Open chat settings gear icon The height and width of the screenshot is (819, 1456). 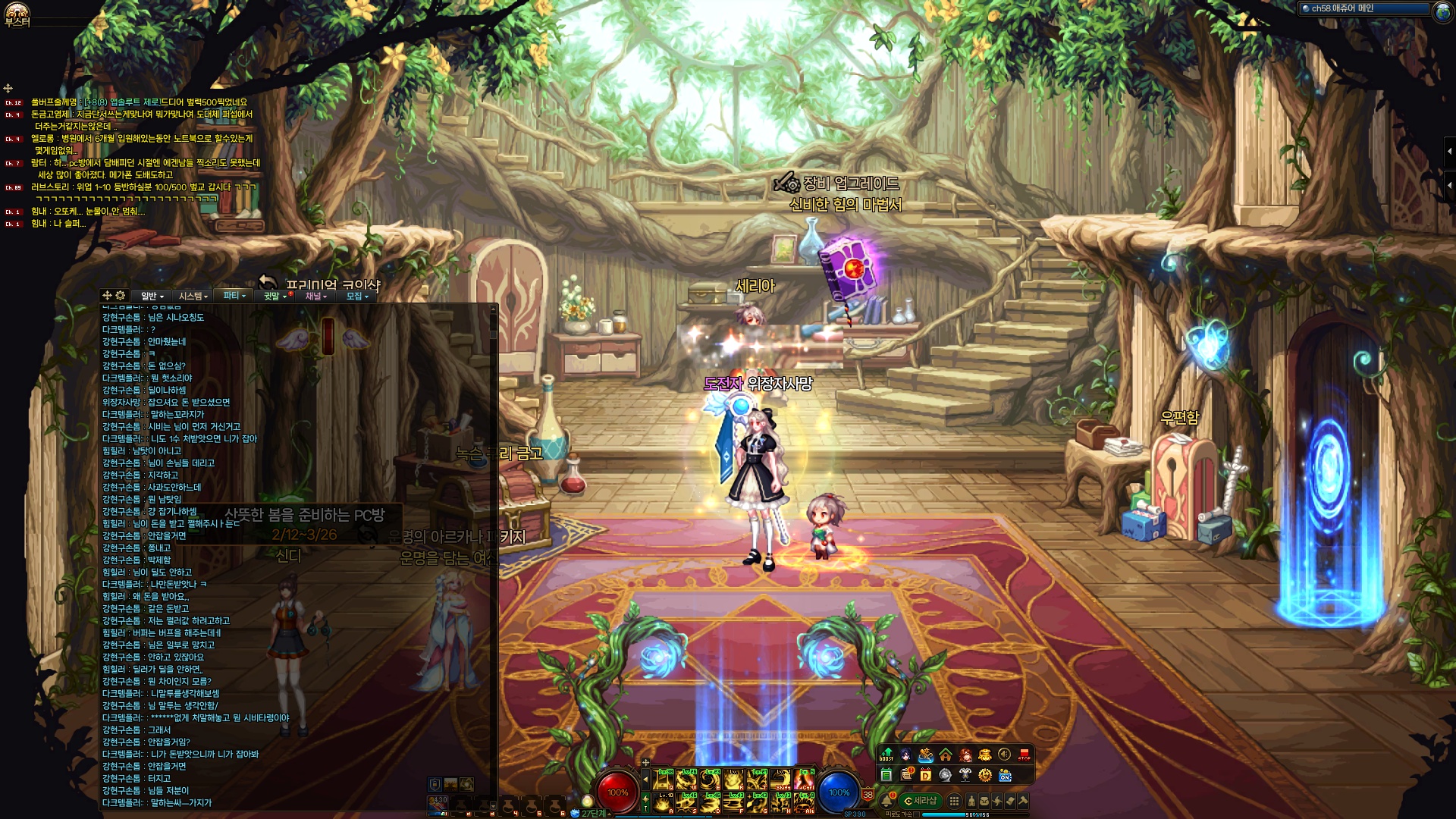121,295
